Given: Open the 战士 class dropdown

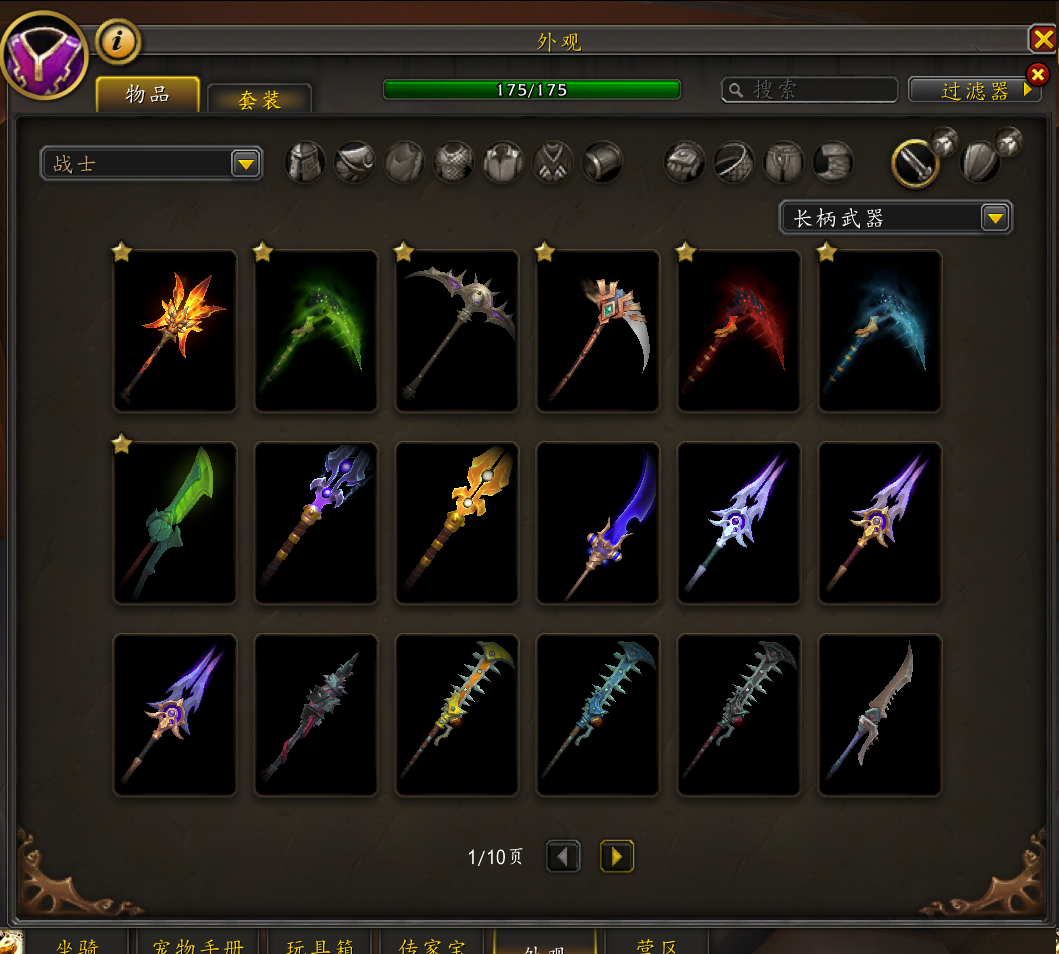Looking at the screenshot, I should 151,163.
